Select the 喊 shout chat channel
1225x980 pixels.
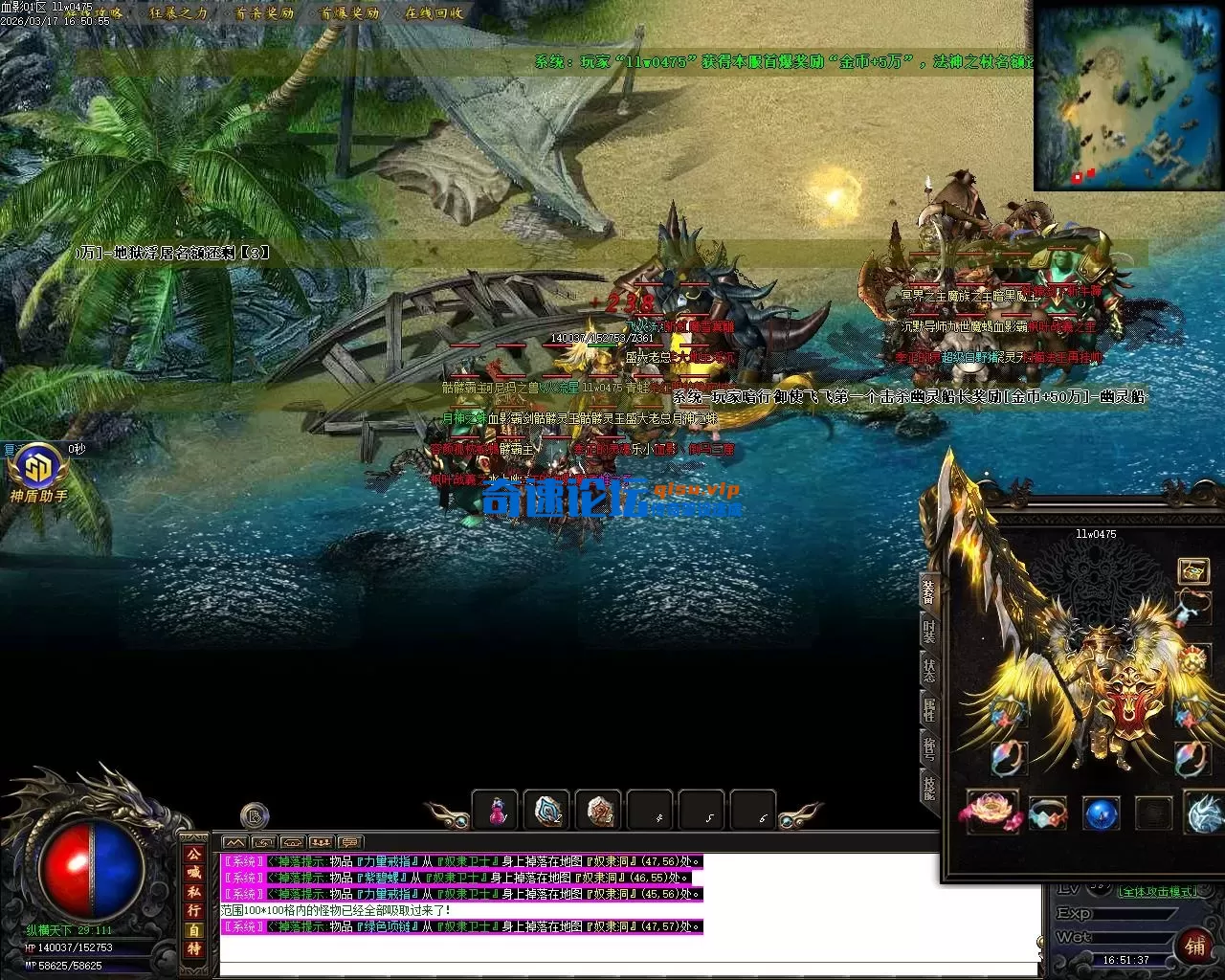coord(194,872)
